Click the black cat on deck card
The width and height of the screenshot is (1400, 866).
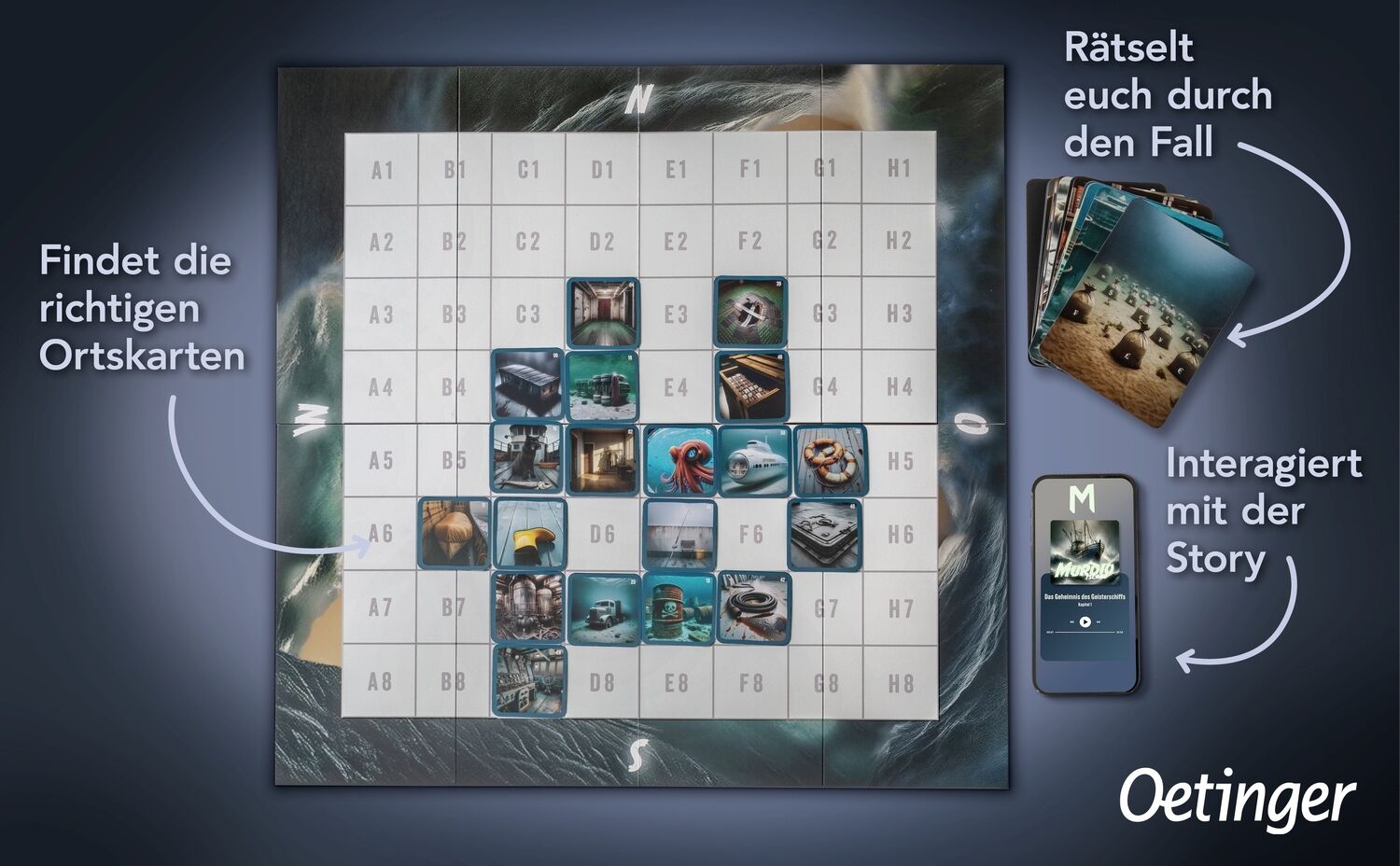point(528,461)
